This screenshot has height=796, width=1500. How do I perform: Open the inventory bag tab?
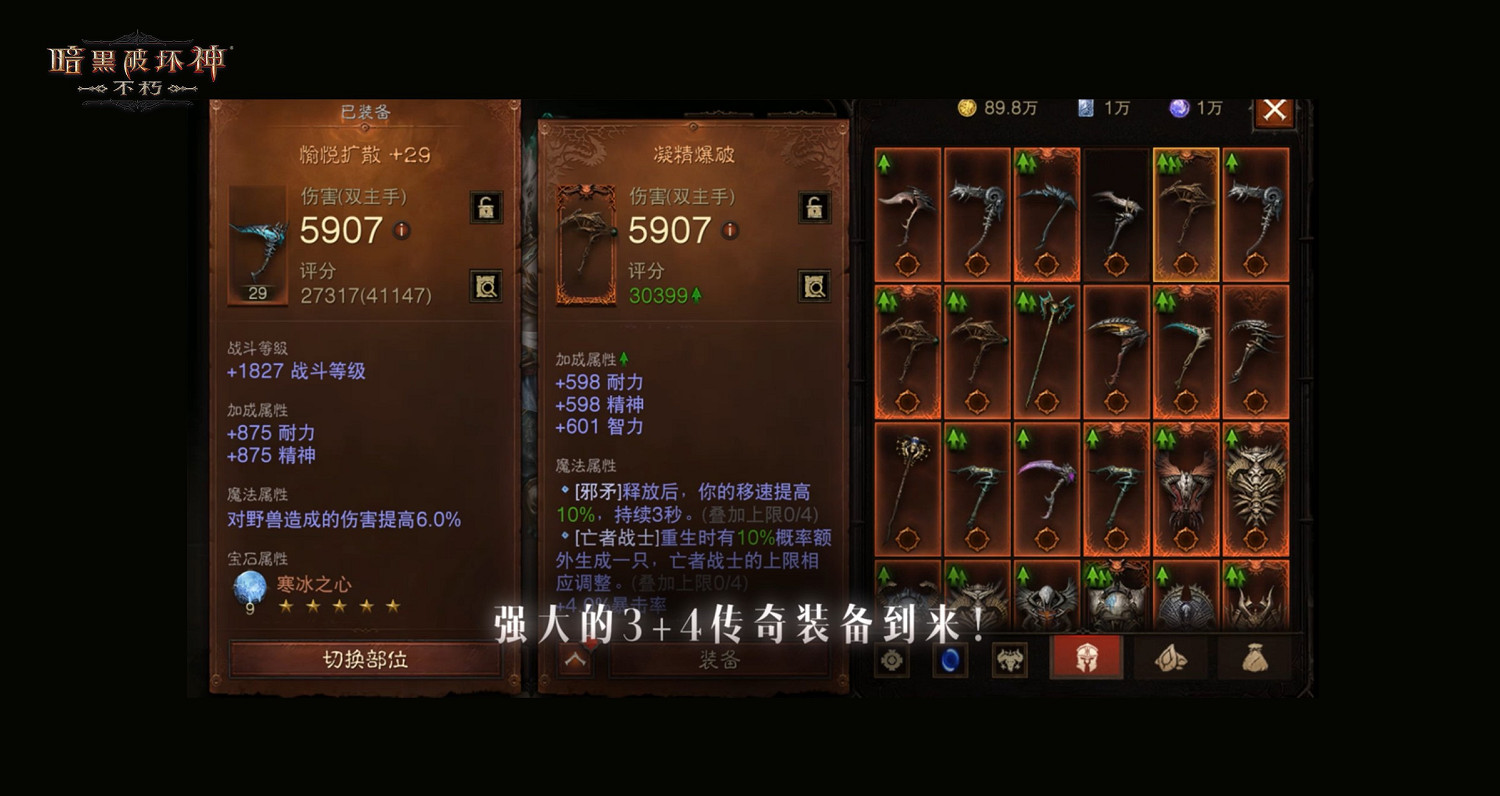click(1253, 658)
